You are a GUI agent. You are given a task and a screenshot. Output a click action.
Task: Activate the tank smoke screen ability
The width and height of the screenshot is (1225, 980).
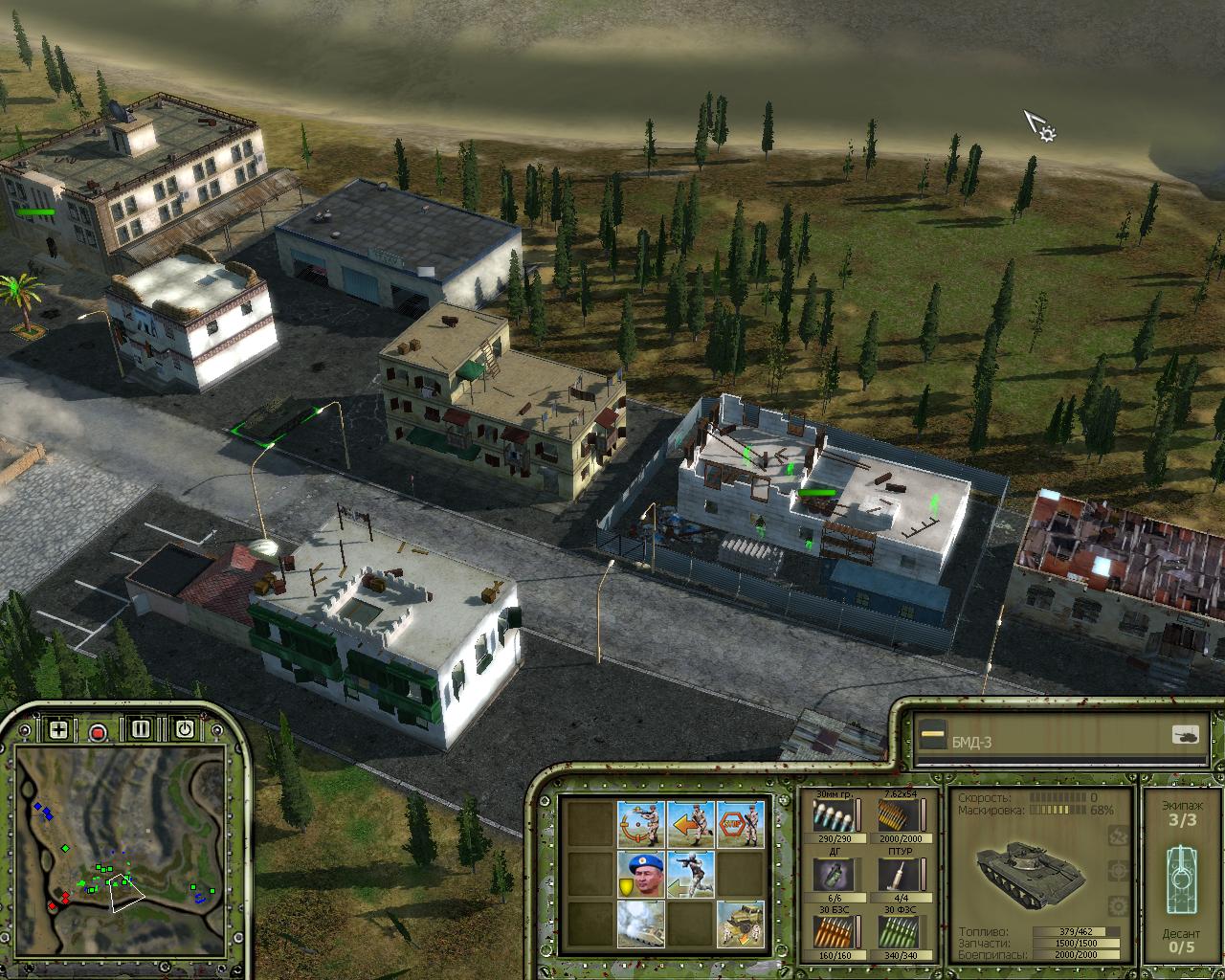click(641, 924)
